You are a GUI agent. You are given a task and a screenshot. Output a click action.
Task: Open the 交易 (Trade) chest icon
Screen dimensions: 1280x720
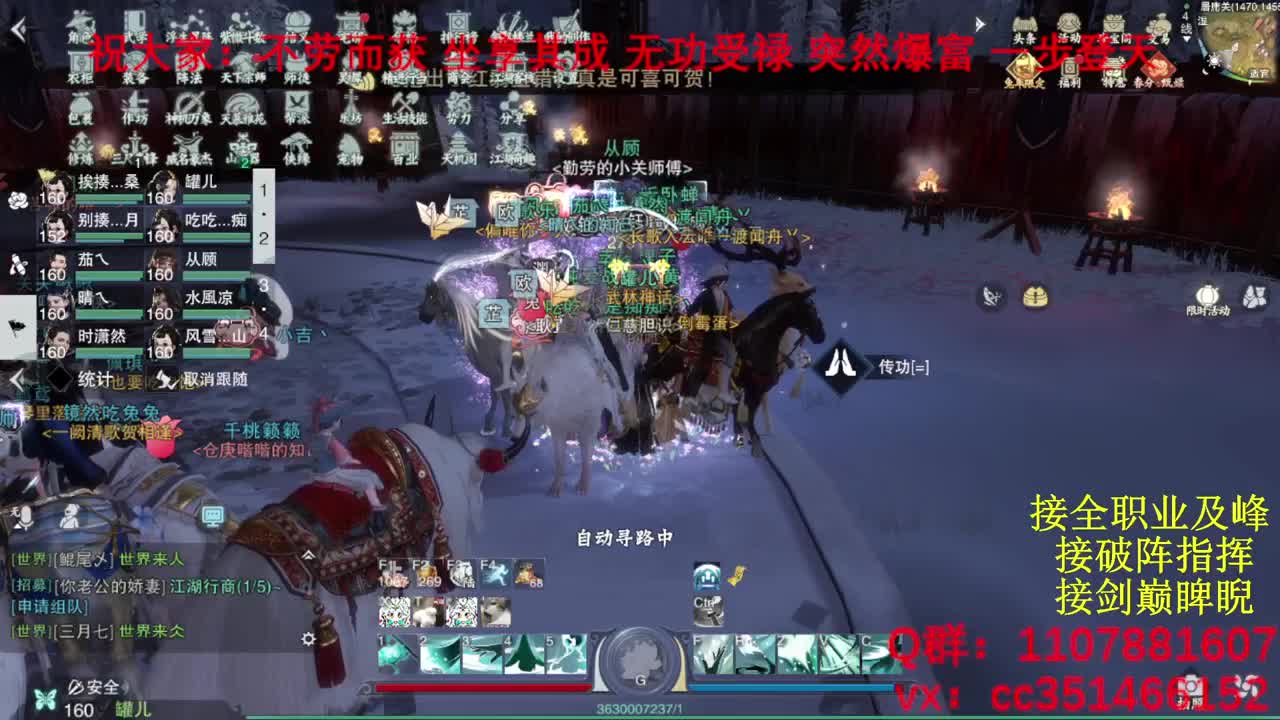(1158, 24)
